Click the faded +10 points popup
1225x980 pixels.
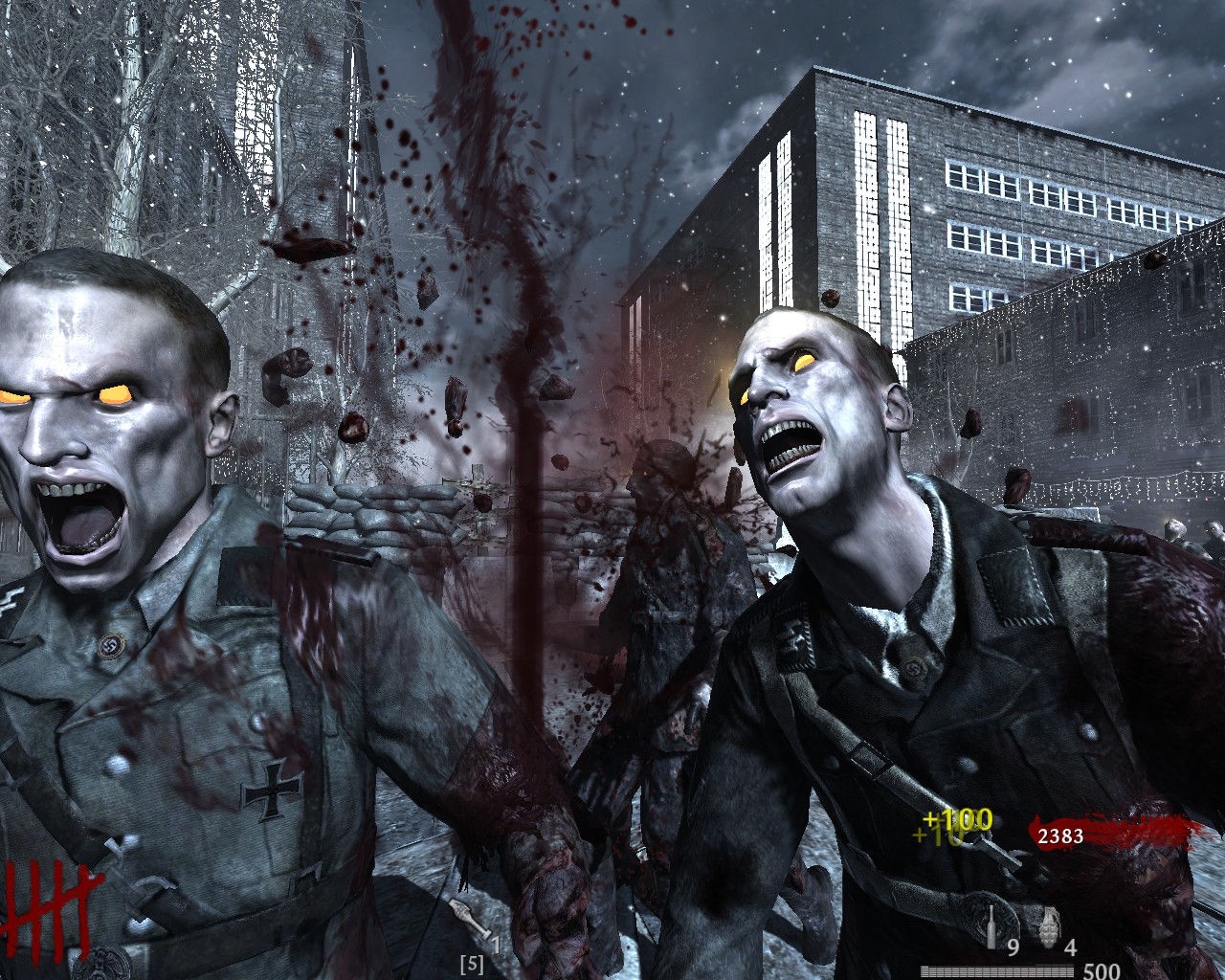935,835
